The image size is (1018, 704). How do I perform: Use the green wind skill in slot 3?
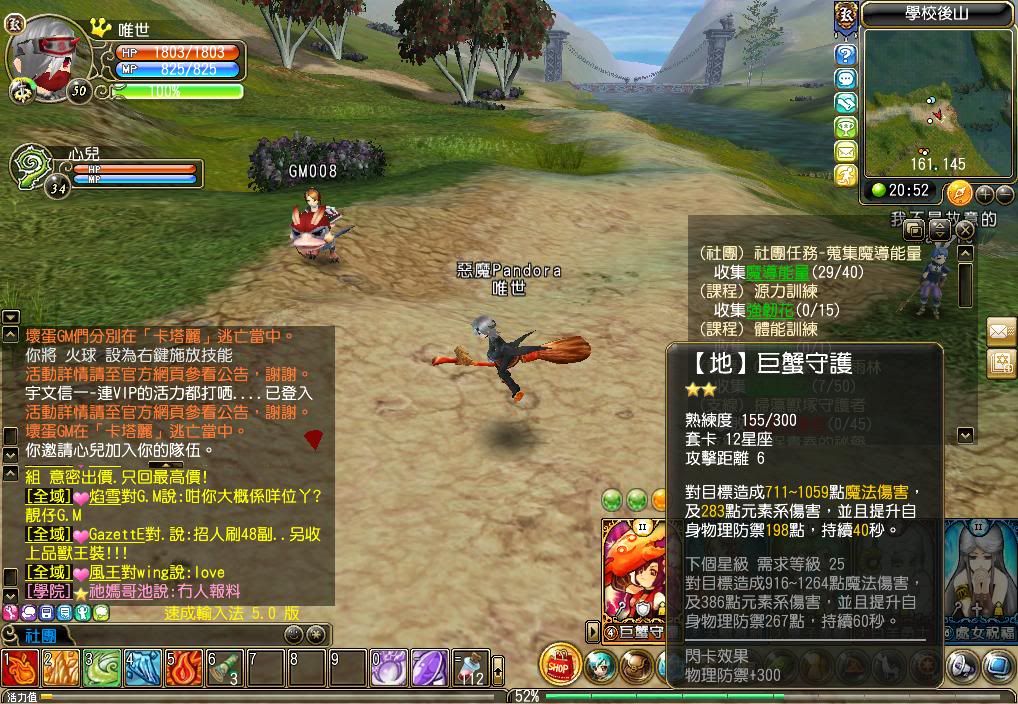coord(101,667)
